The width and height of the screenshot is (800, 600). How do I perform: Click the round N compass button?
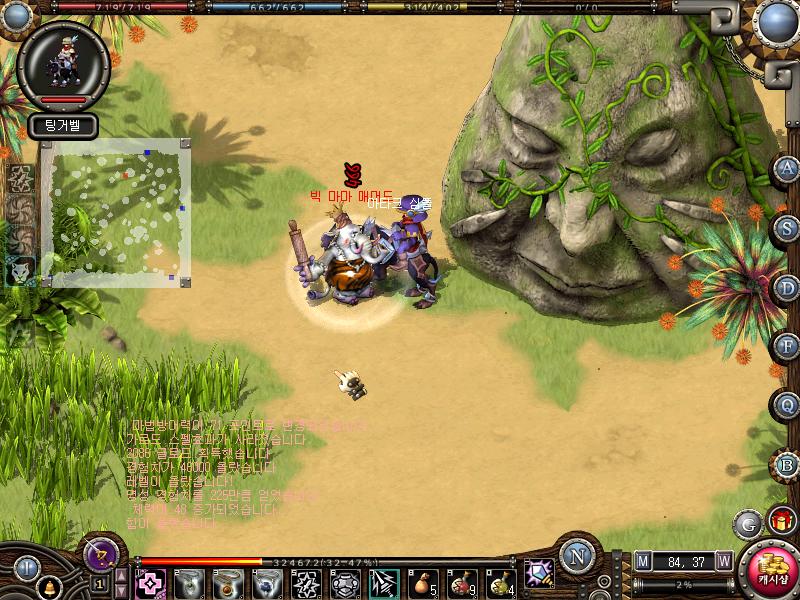(575, 556)
